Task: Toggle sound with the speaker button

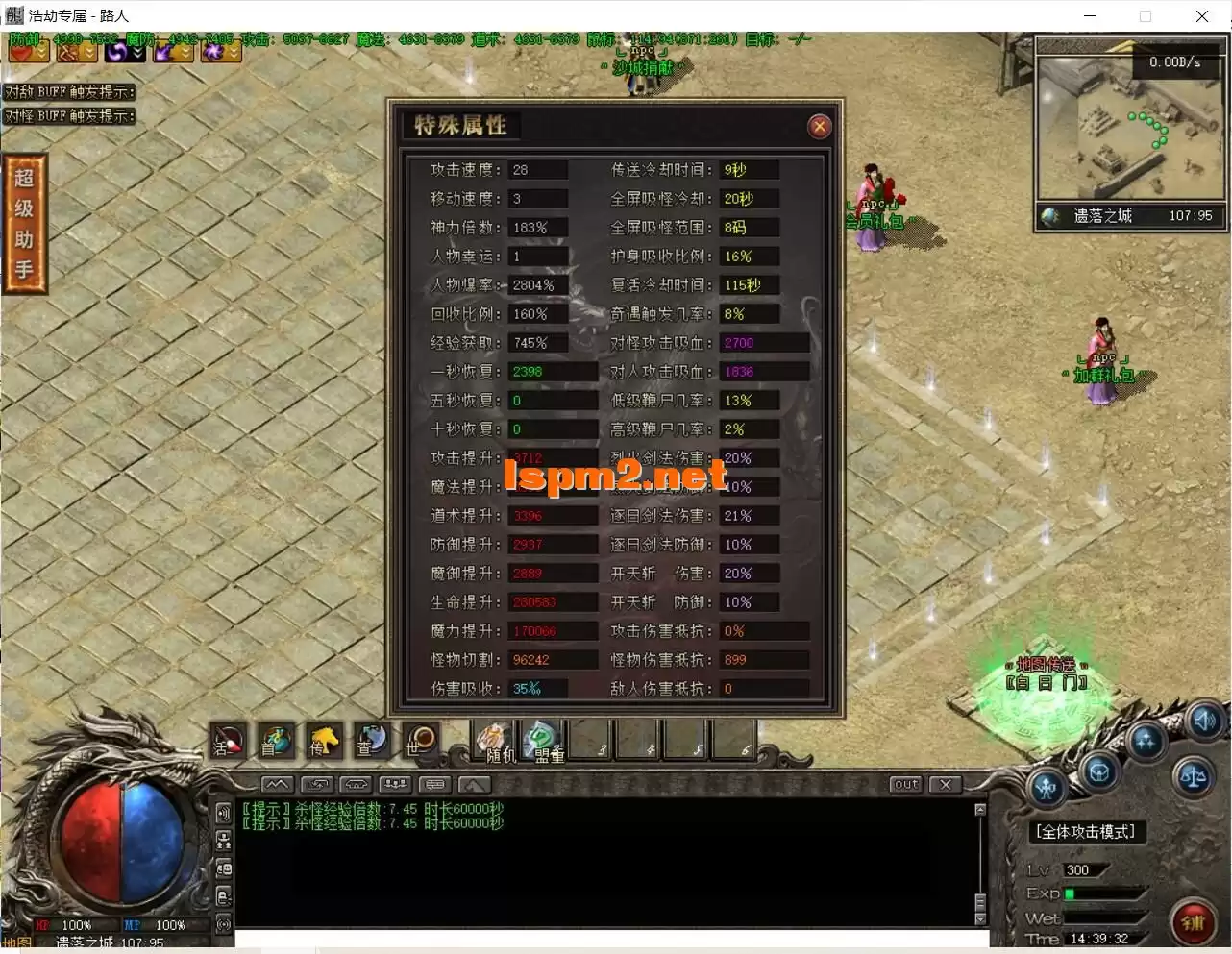Action: tap(1205, 721)
